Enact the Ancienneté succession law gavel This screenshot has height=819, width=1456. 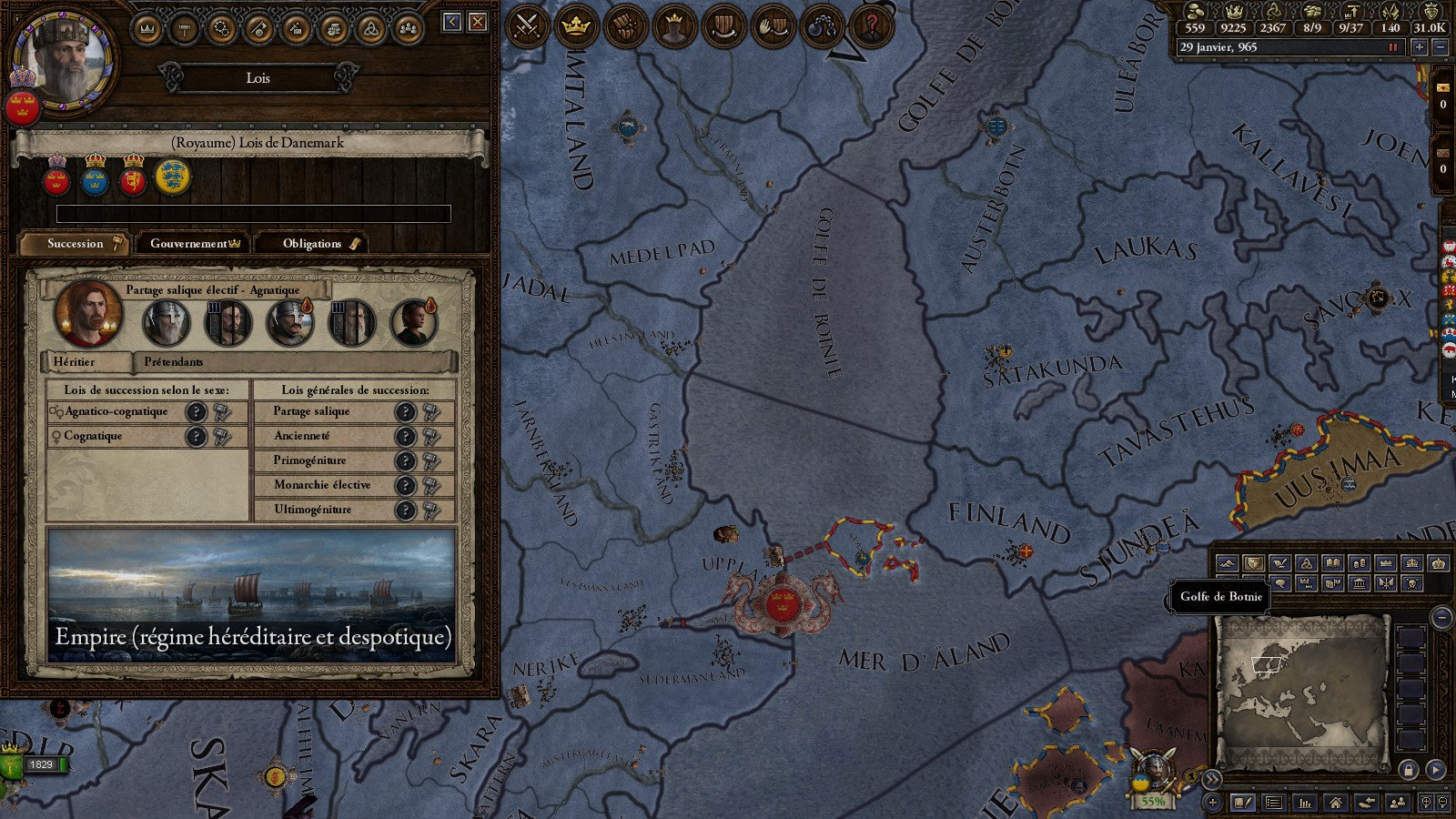[x=431, y=437]
